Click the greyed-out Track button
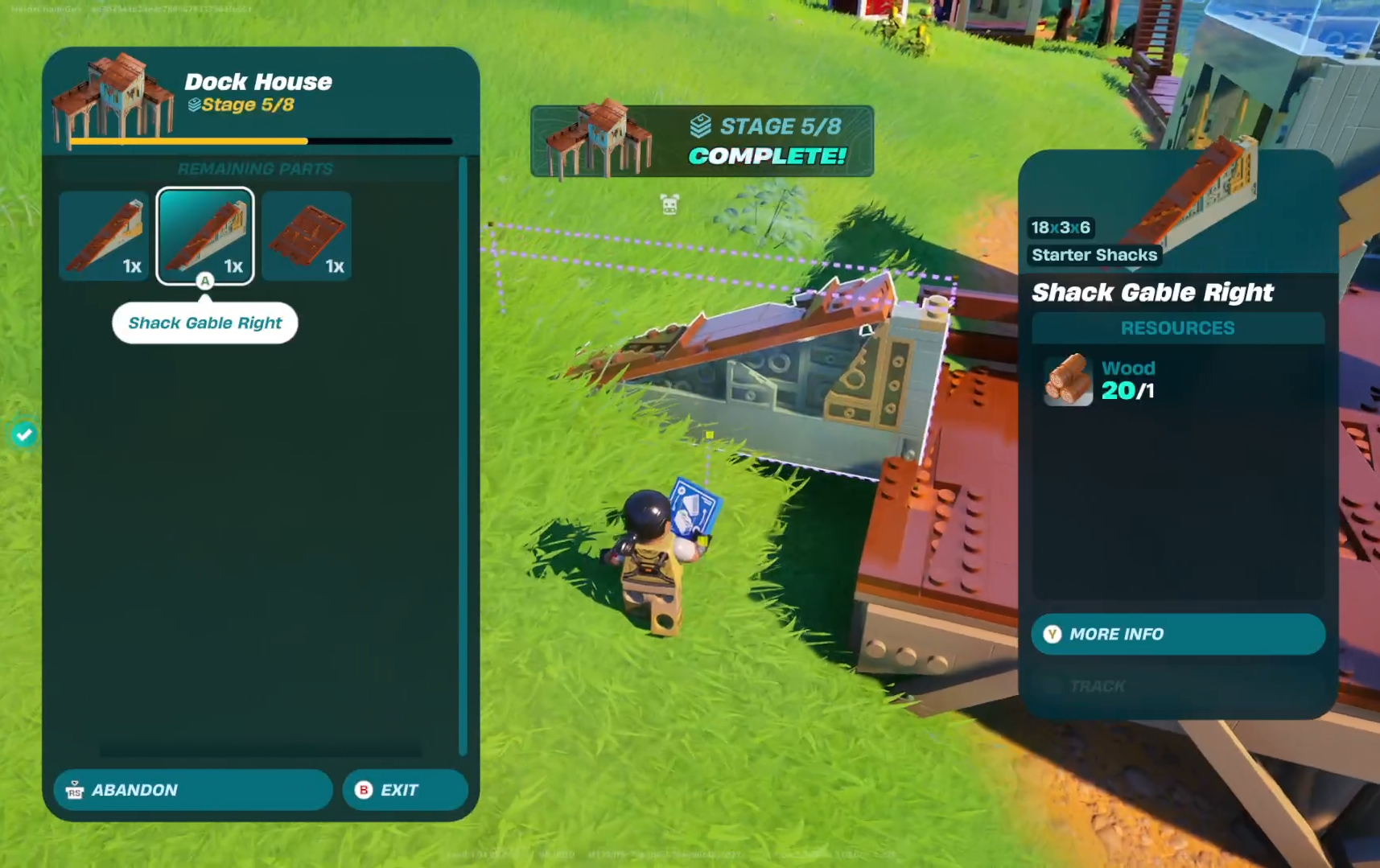Viewport: 1380px width, 868px height. tap(1098, 686)
